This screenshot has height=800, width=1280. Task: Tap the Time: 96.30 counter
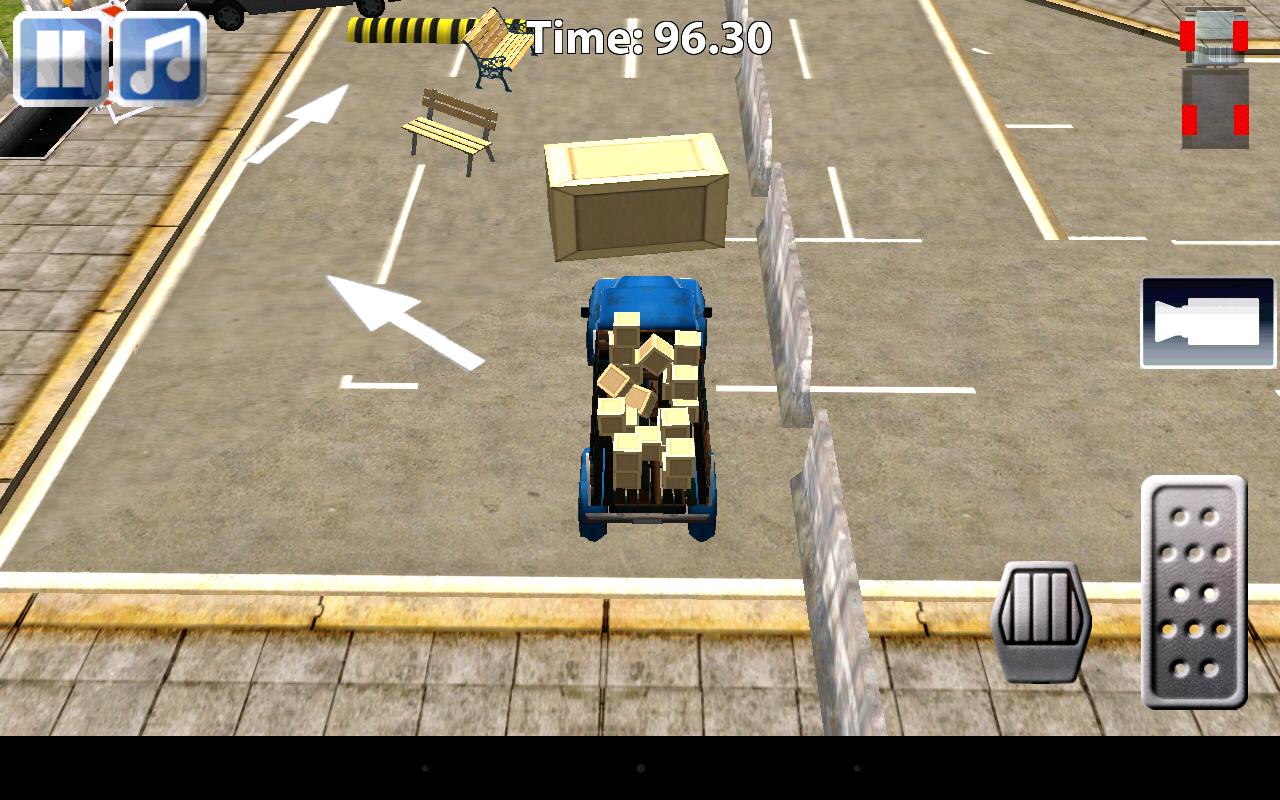(651, 37)
